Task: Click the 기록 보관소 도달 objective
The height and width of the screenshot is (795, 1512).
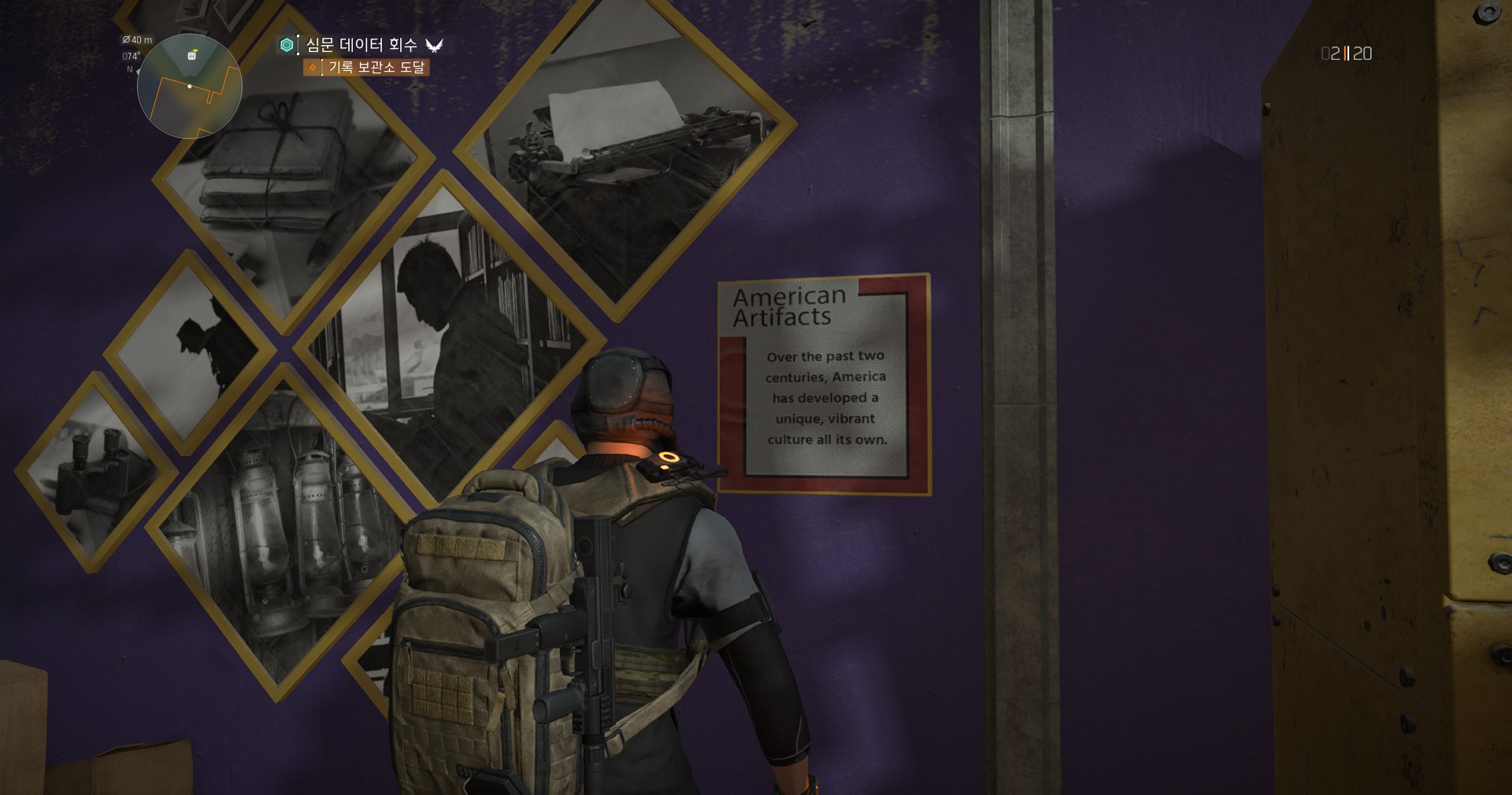Action: 376,68
